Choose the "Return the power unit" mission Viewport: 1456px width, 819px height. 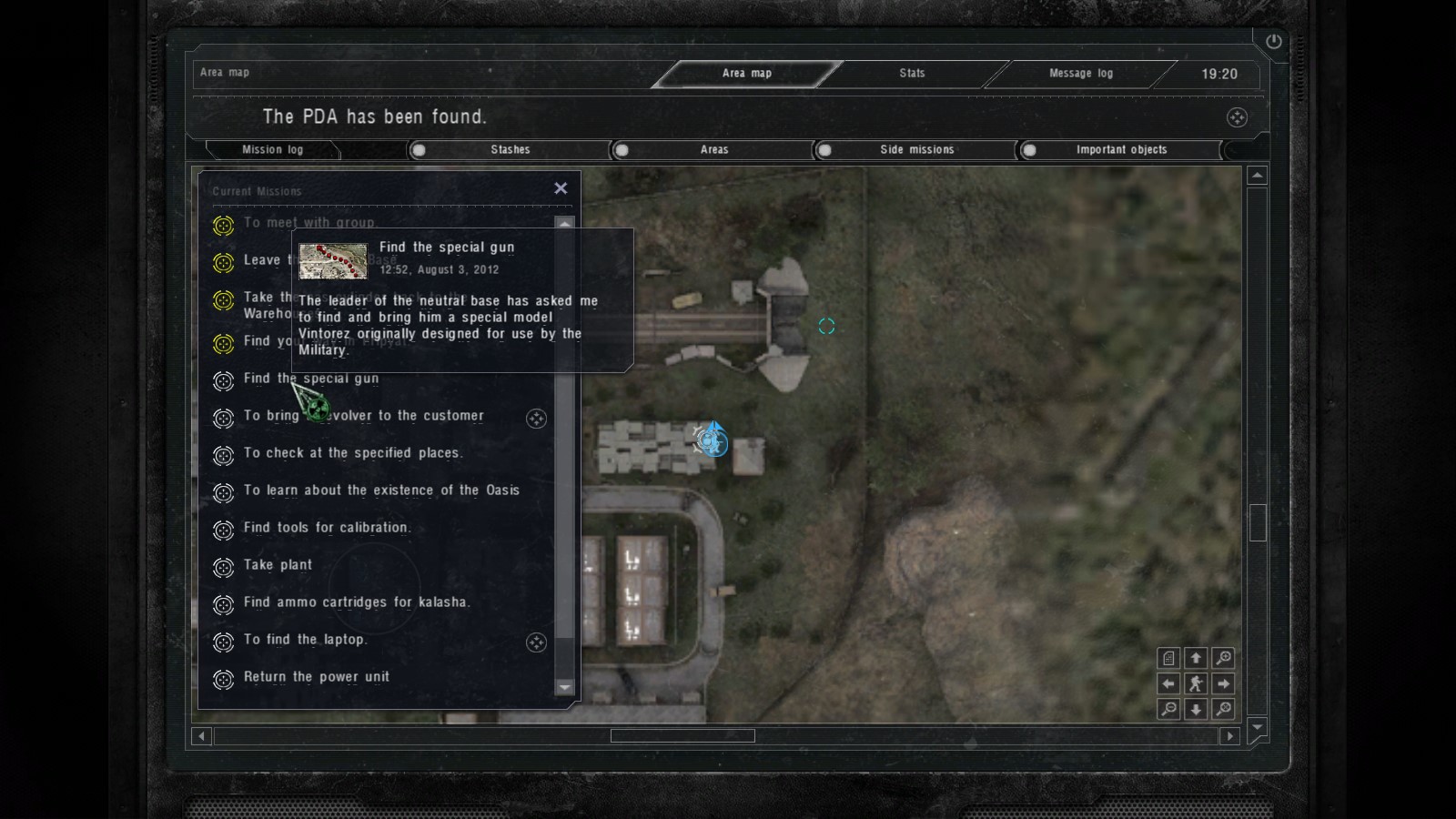pyautogui.click(x=316, y=677)
